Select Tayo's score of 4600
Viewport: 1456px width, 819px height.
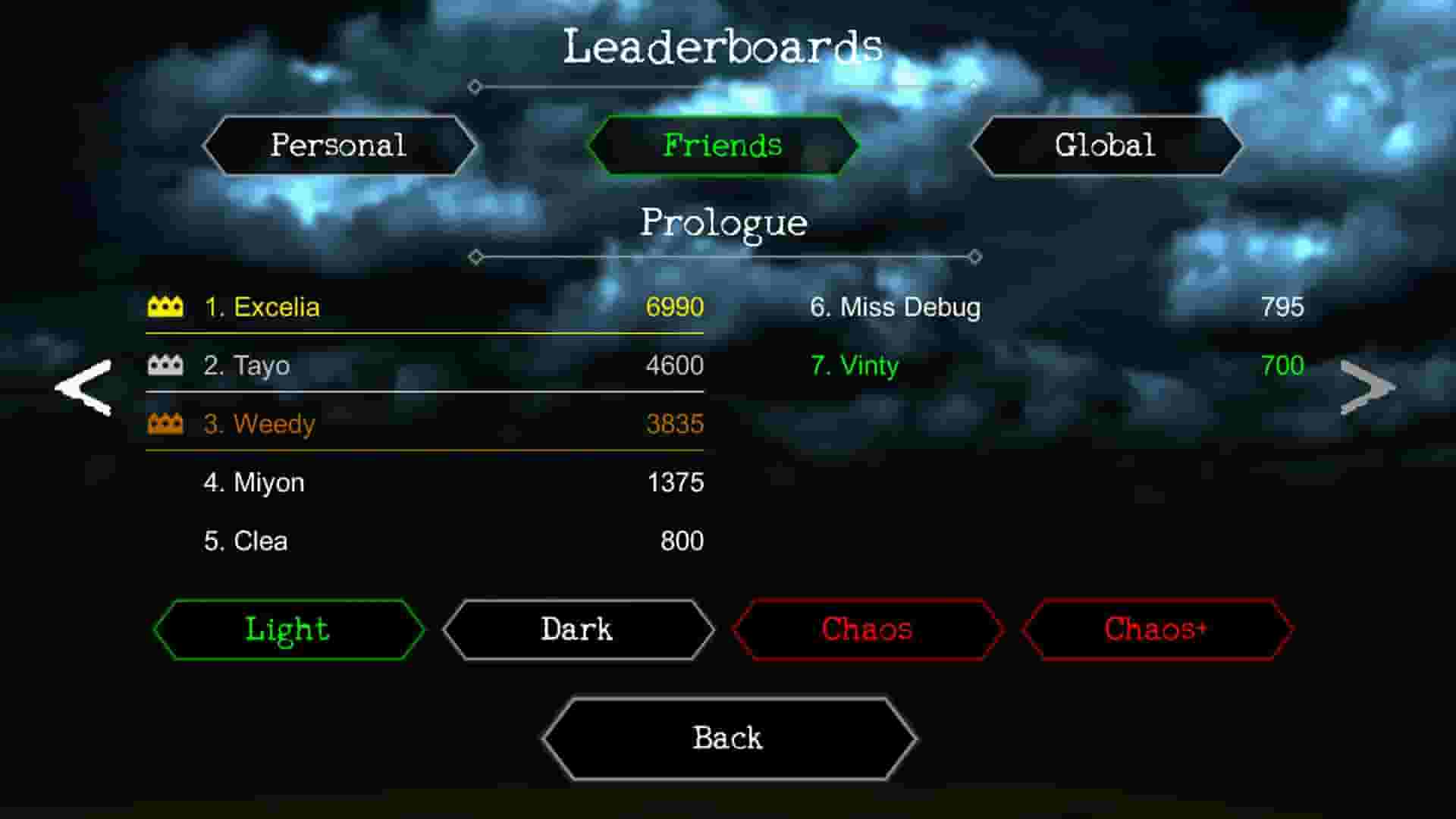coord(425,366)
